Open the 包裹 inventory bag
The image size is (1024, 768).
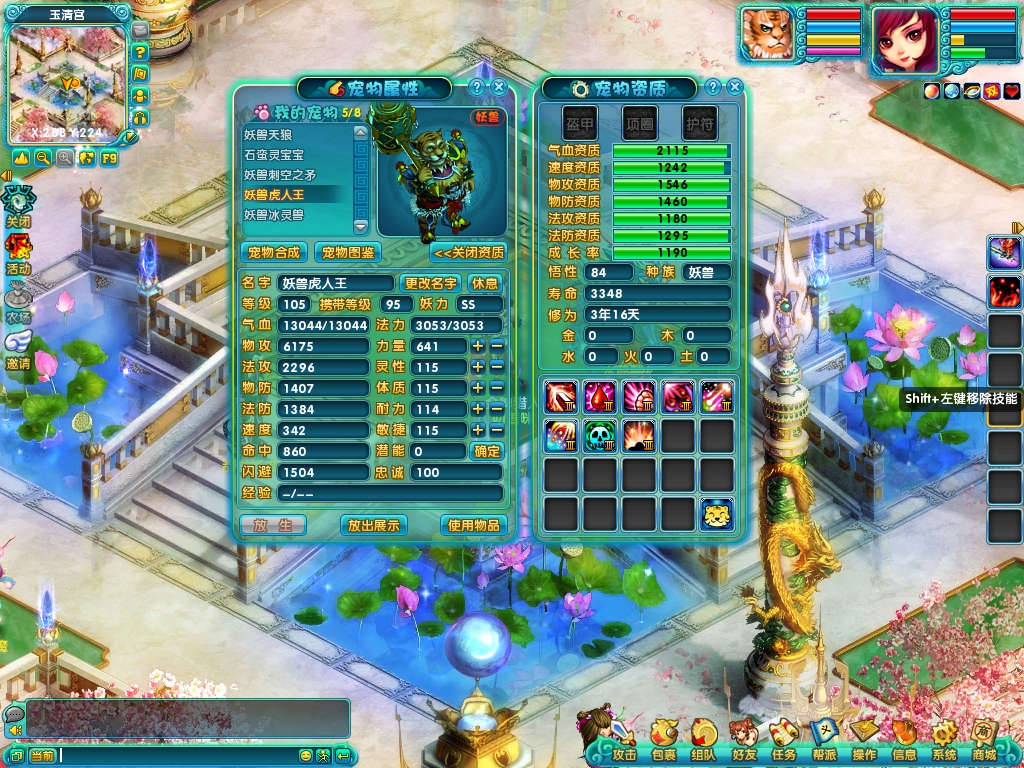663,743
